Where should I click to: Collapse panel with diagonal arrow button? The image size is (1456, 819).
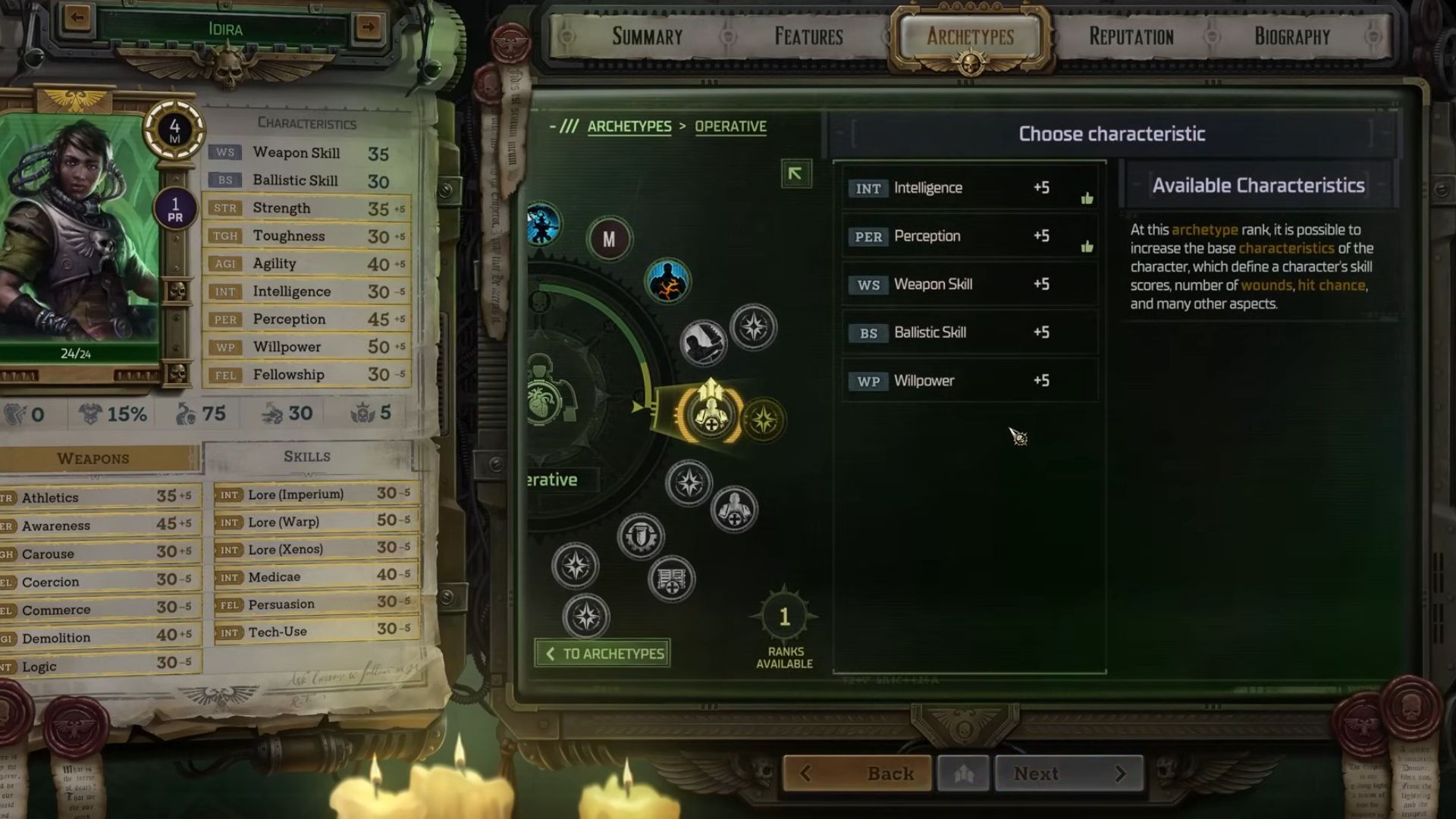point(795,174)
